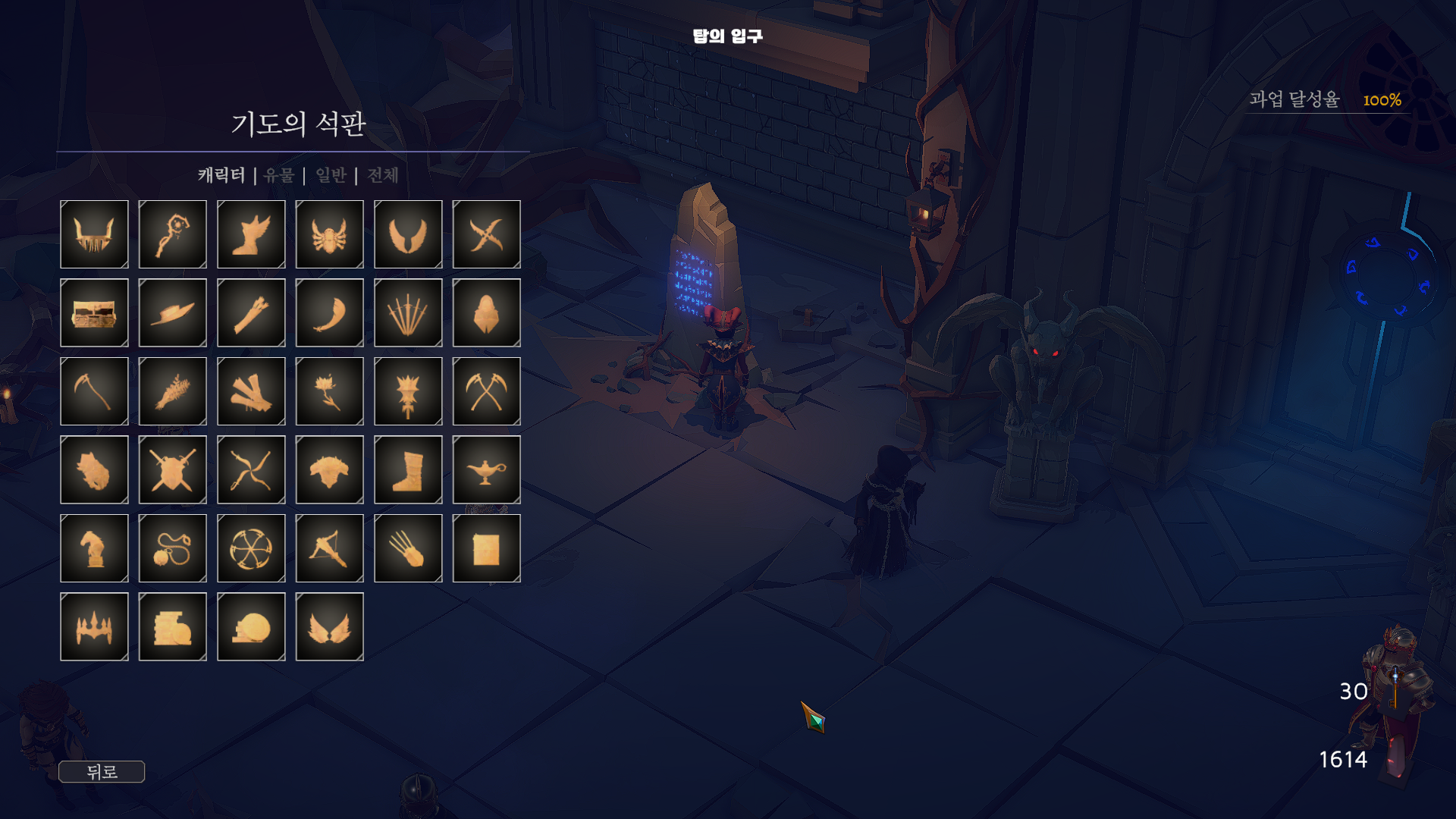This screenshot has height=819, width=1456.
Task: Select the horned helmet tablet icon
Action: tap(94, 234)
